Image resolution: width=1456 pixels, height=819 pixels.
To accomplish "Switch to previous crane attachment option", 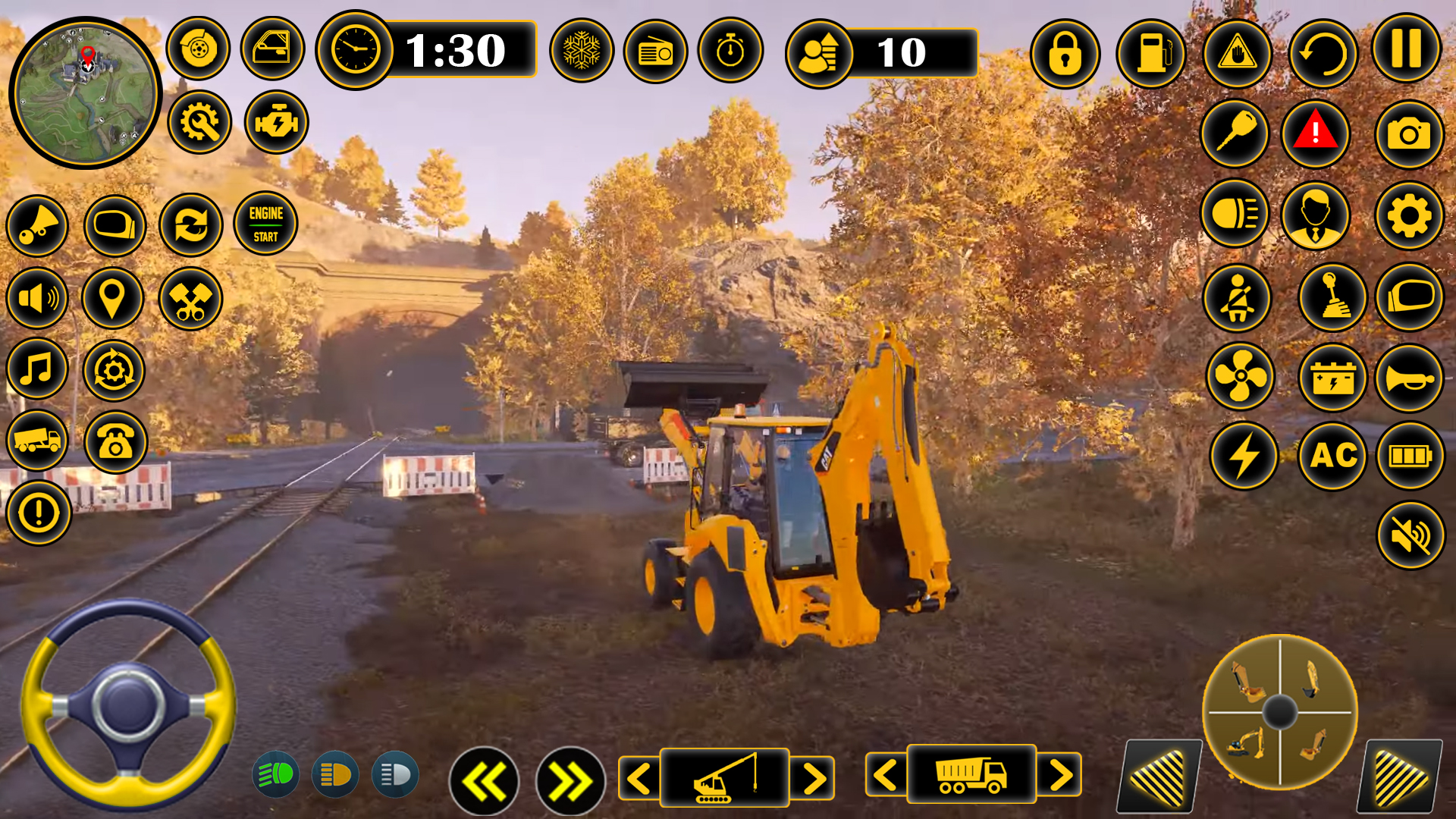I will tap(639, 778).
